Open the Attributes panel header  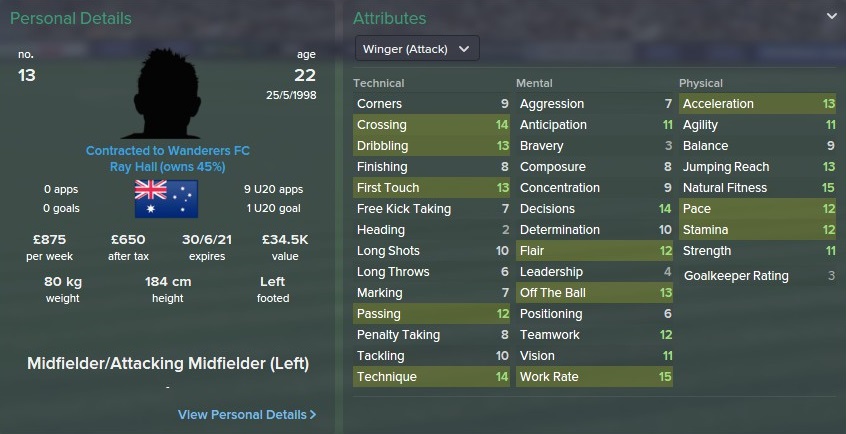point(389,18)
